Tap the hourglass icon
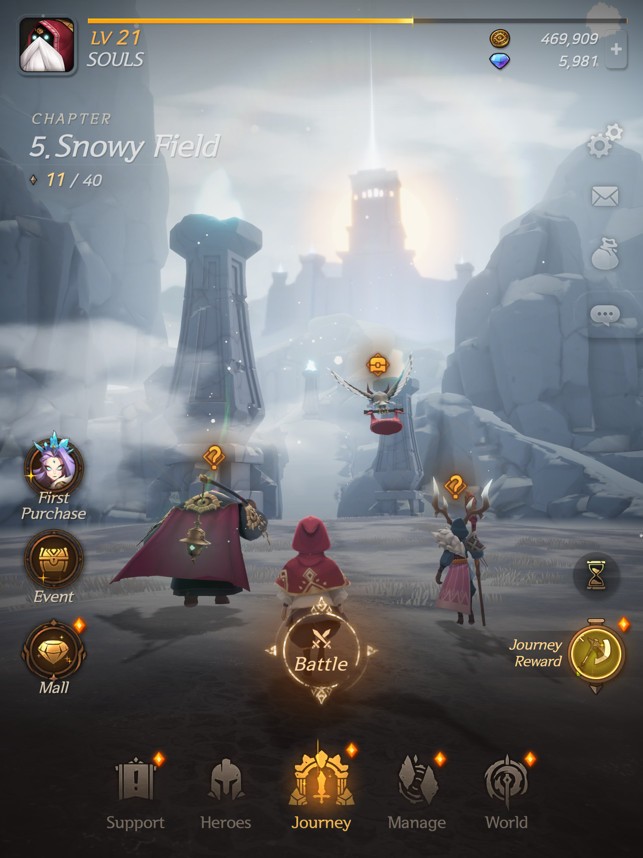This screenshot has width=643, height=858. tap(596, 574)
